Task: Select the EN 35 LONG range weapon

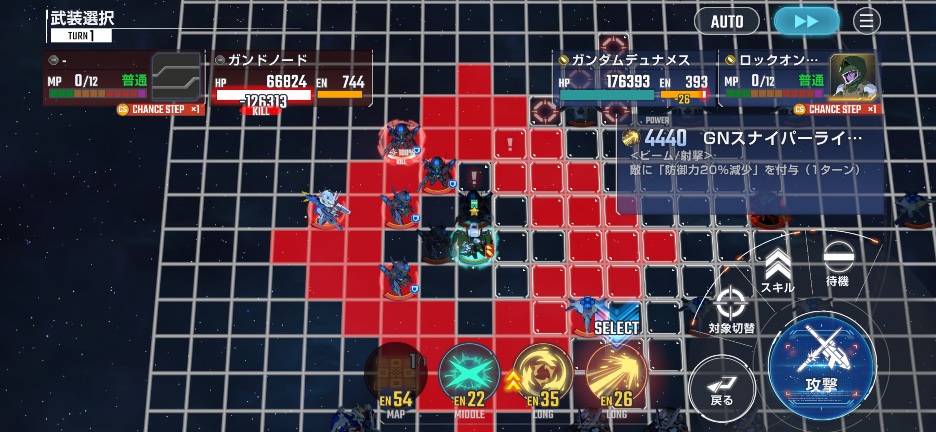Action: click(x=542, y=376)
